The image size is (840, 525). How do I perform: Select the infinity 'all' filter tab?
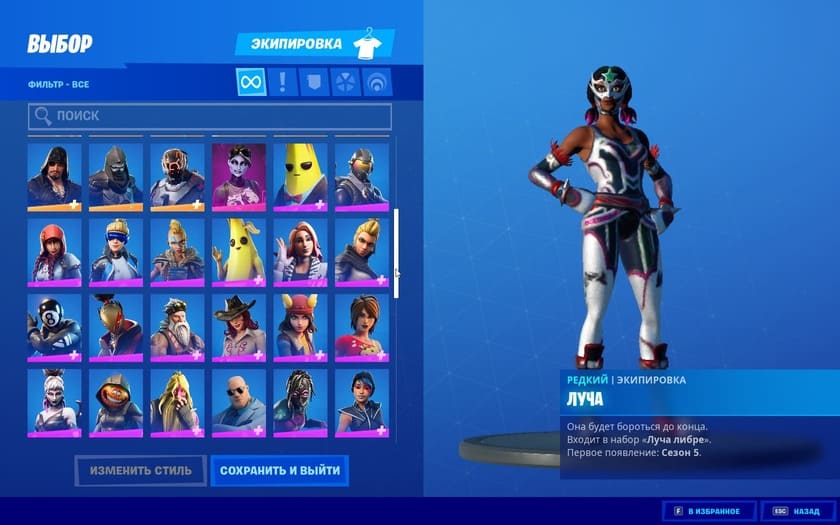coord(251,82)
